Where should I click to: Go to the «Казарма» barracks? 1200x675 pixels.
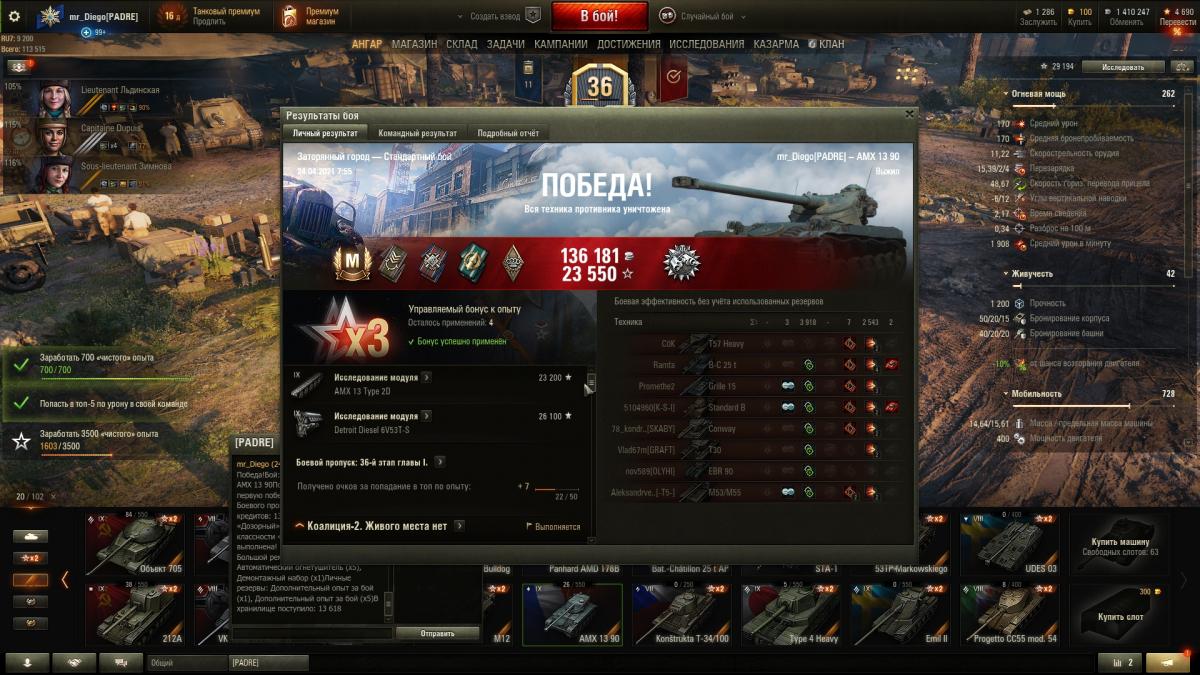coord(776,44)
